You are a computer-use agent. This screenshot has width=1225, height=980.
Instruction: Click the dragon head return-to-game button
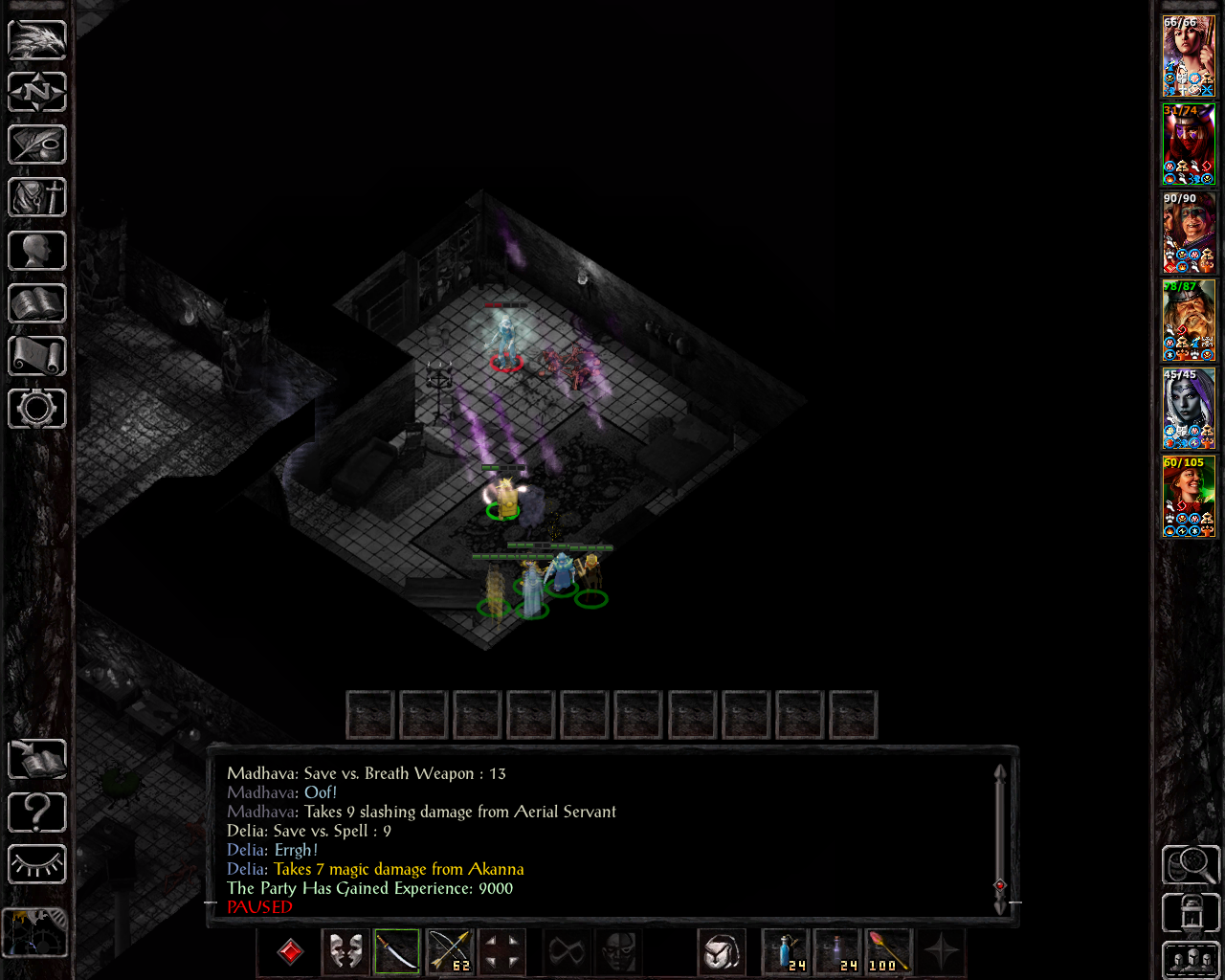pyautogui.click(x=37, y=39)
